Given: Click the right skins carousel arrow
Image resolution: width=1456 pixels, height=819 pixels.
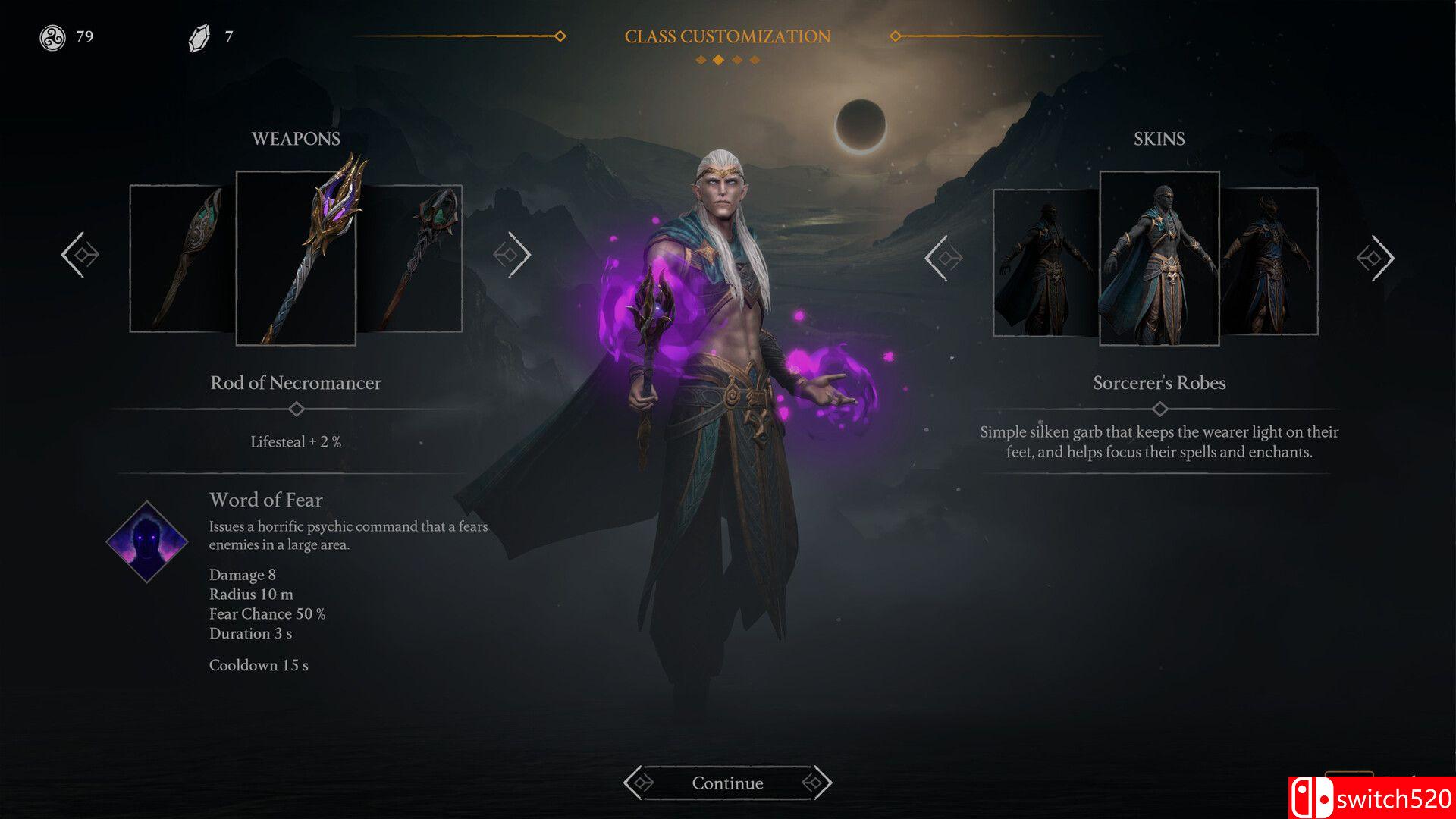Looking at the screenshot, I should pyautogui.click(x=1376, y=258).
